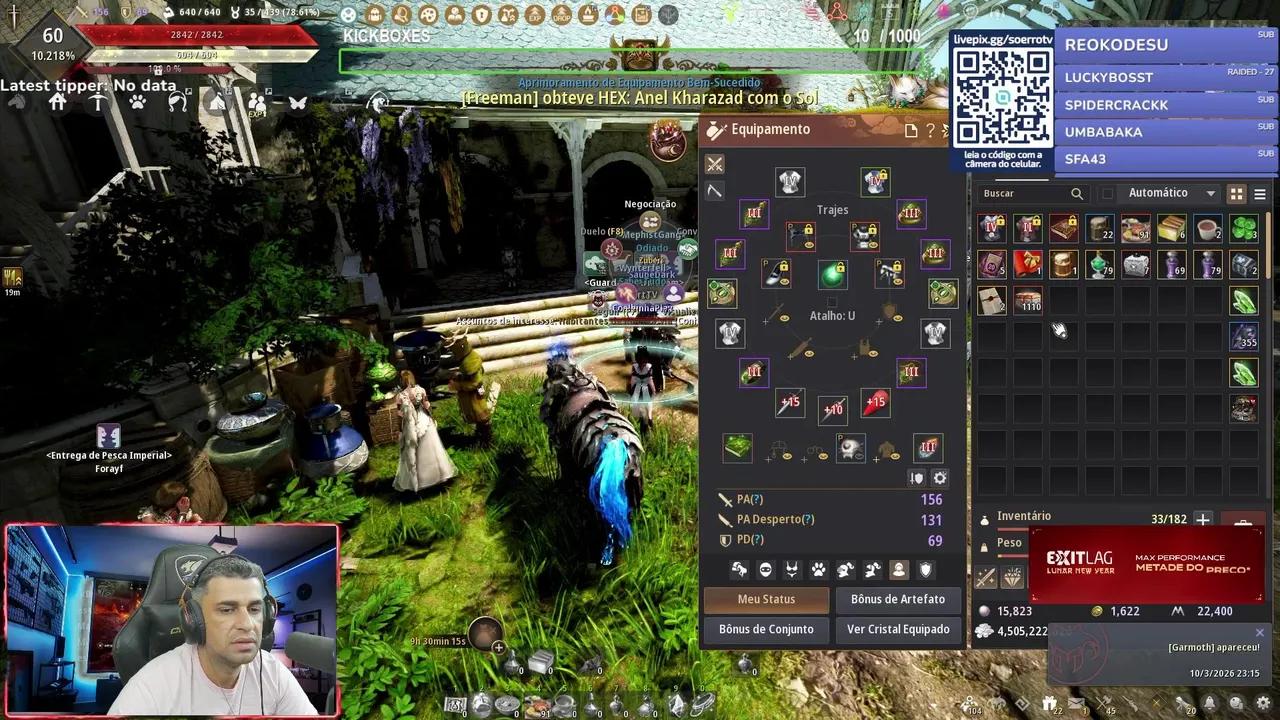Open the inventory bag icon in top toolbar
This screenshot has width=1280, height=720.
click(374, 14)
